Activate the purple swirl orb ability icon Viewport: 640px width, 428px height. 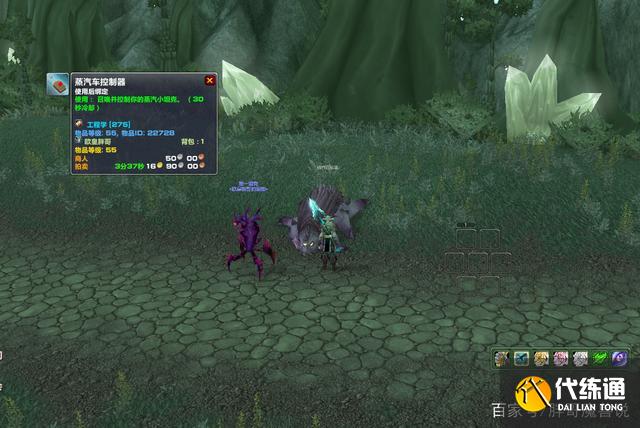click(620, 357)
